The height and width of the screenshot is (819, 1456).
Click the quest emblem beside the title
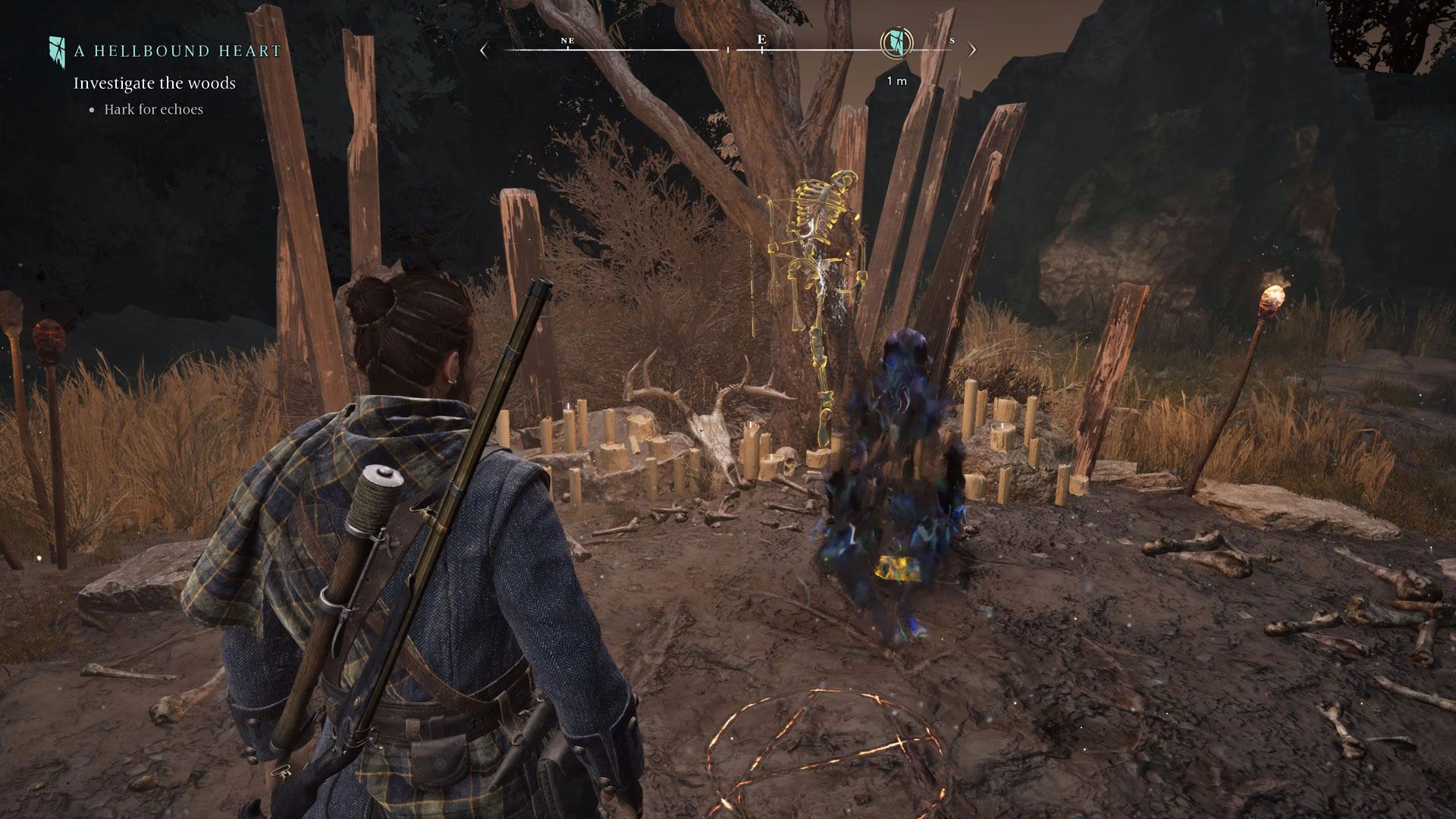click(58, 49)
